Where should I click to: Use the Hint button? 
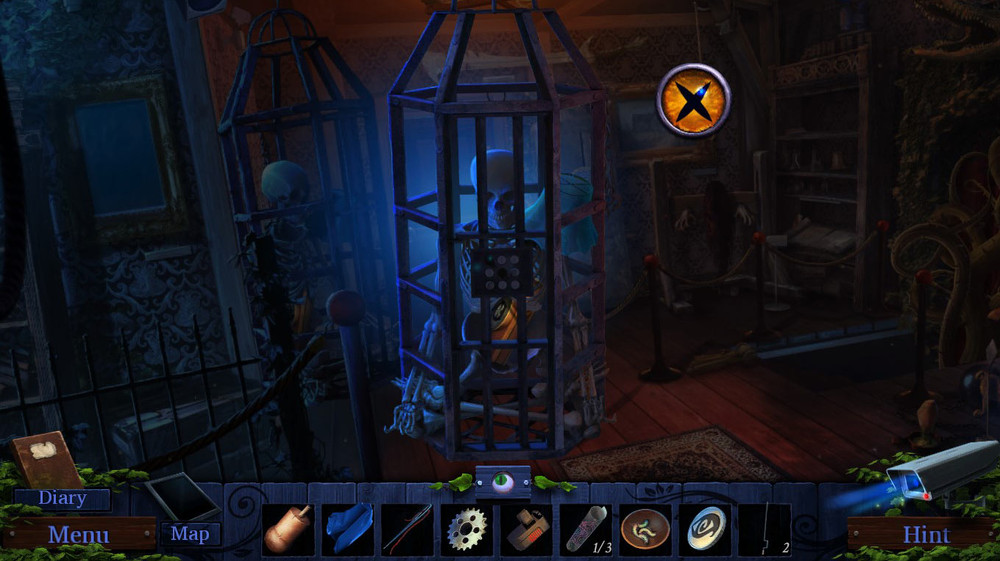926,534
